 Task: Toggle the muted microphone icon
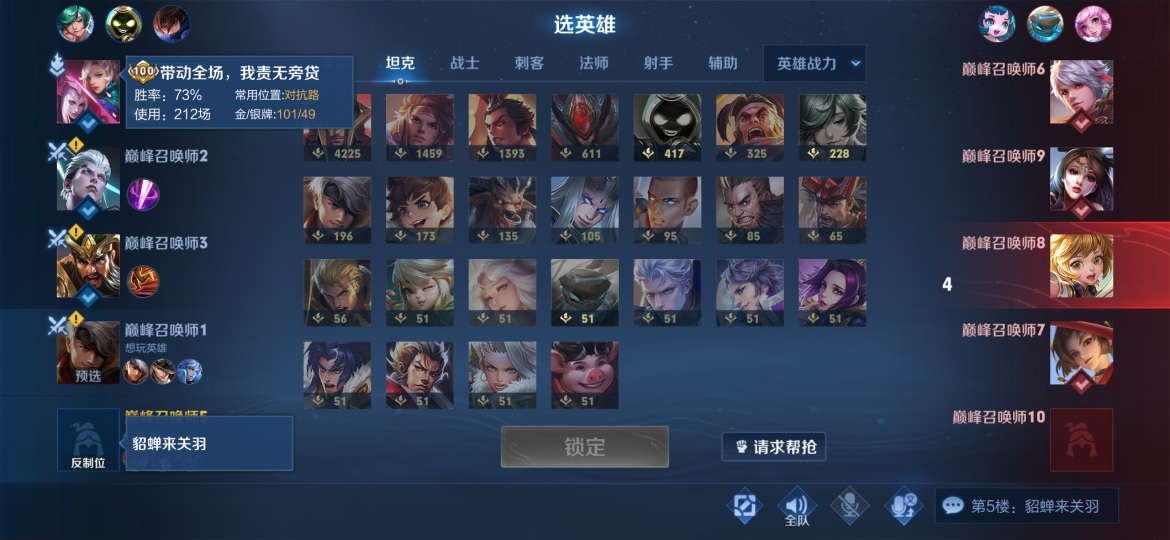click(849, 506)
